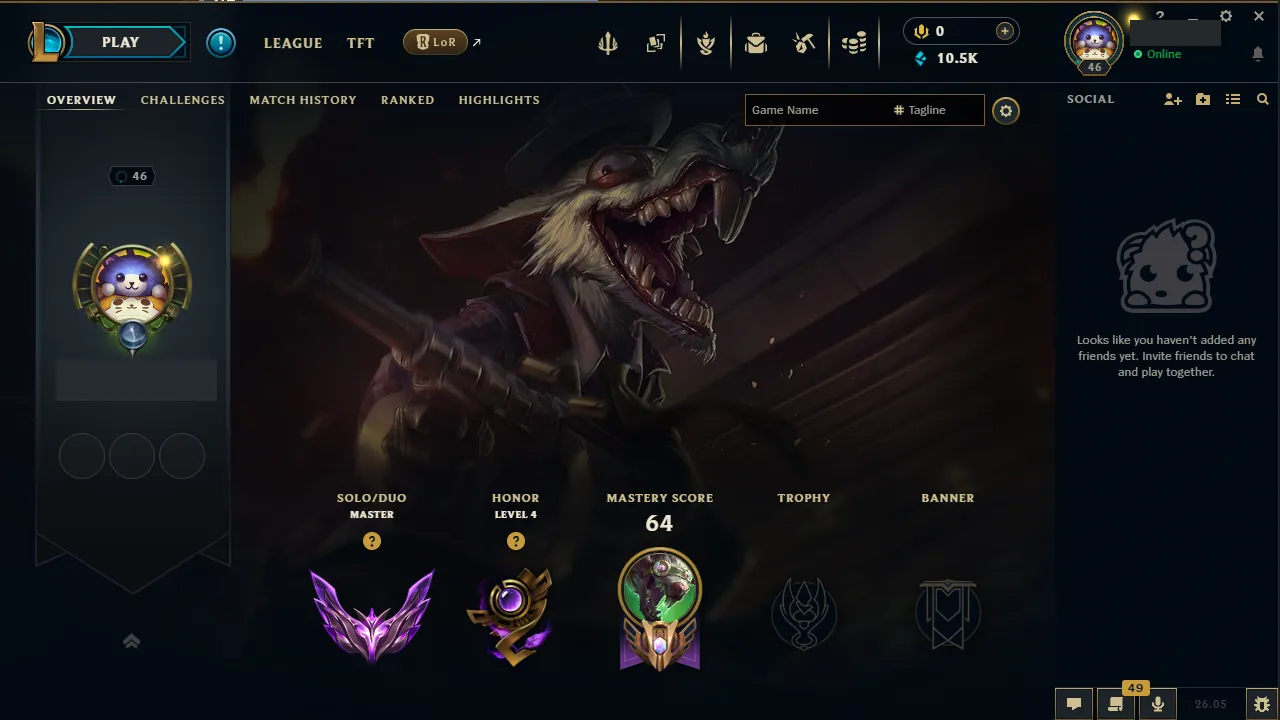Switch to TFT mode
Viewport: 1280px width, 720px height.
[360, 43]
